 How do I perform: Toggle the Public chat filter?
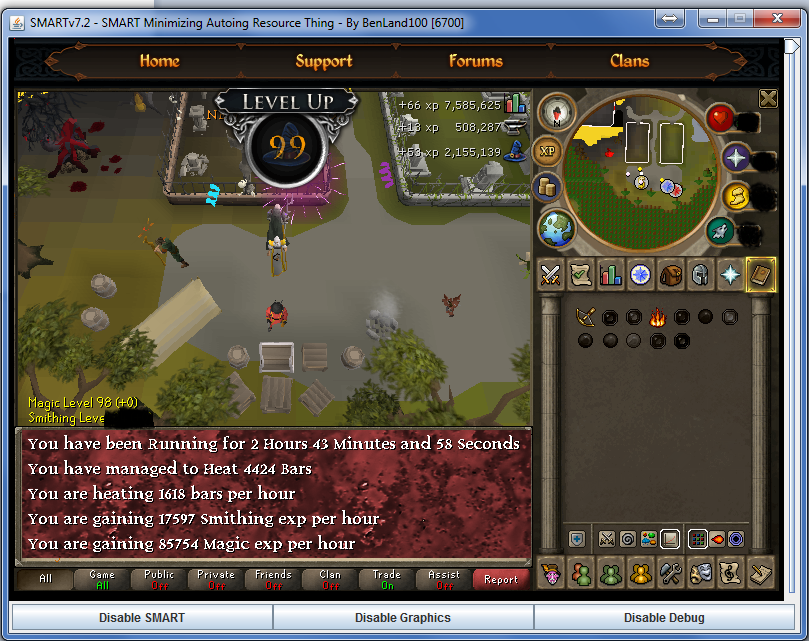coord(158,579)
